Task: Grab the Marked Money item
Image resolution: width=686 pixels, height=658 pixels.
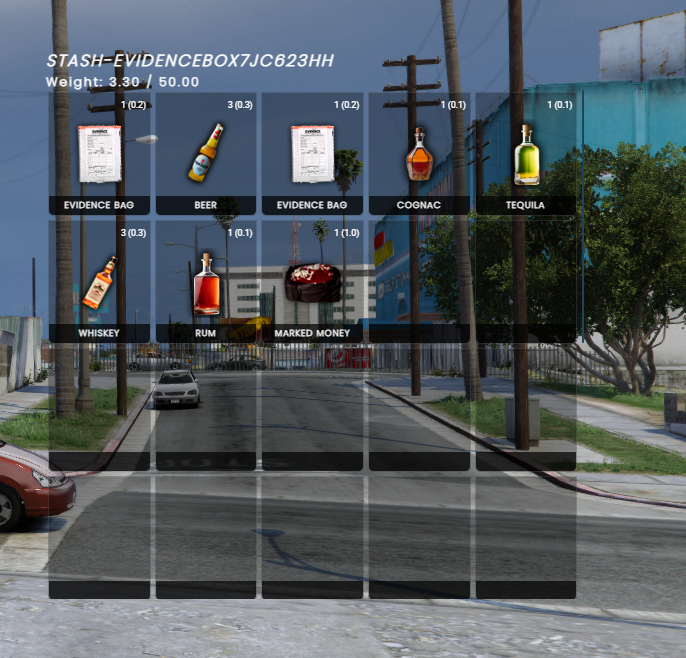Action: click(x=312, y=282)
